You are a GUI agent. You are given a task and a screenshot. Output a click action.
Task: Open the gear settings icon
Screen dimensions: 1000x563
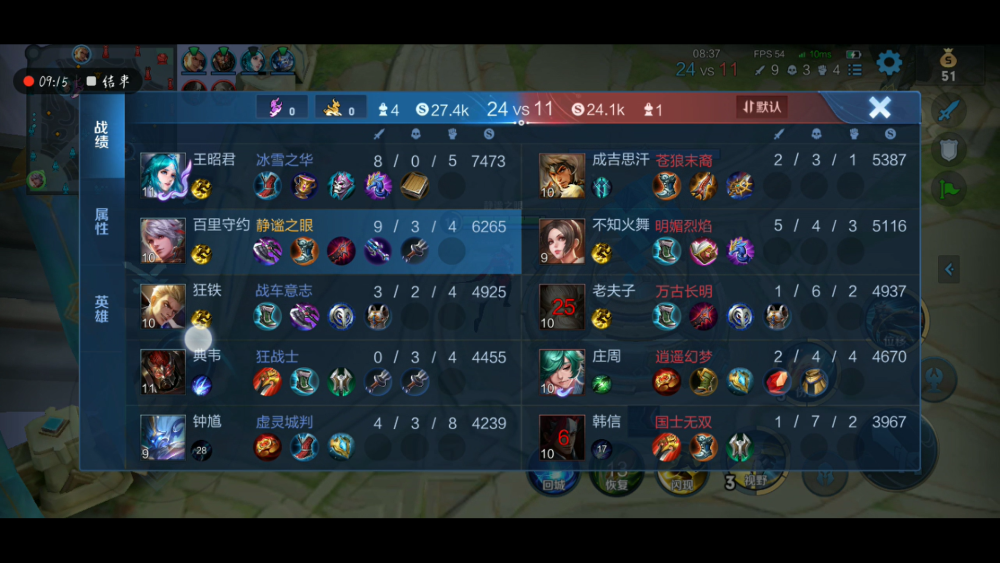pos(888,64)
